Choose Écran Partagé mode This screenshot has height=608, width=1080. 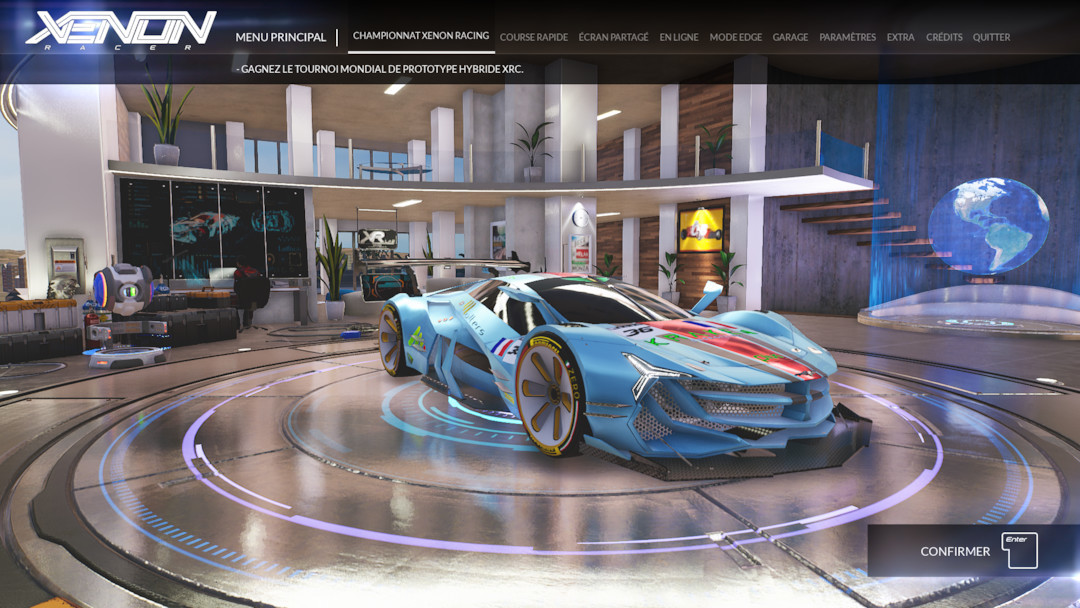pos(613,37)
